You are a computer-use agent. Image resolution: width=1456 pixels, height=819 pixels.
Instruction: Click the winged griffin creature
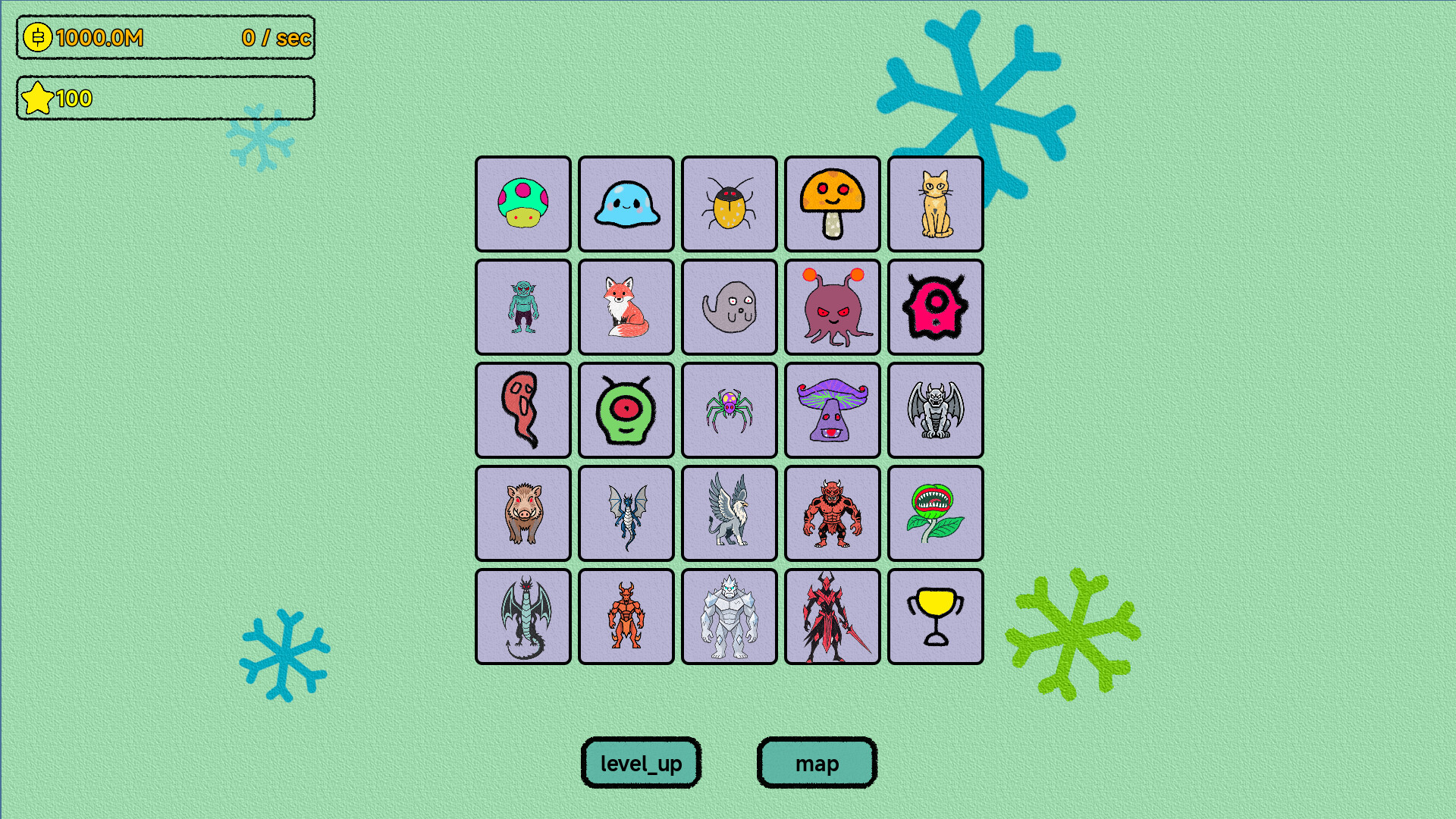click(730, 513)
